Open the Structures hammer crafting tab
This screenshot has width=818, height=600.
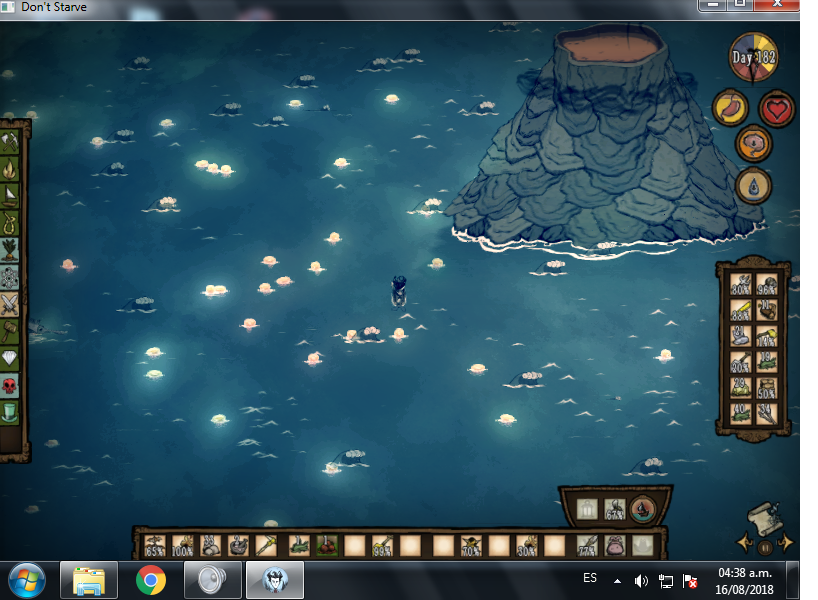pyautogui.click(x=11, y=331)
